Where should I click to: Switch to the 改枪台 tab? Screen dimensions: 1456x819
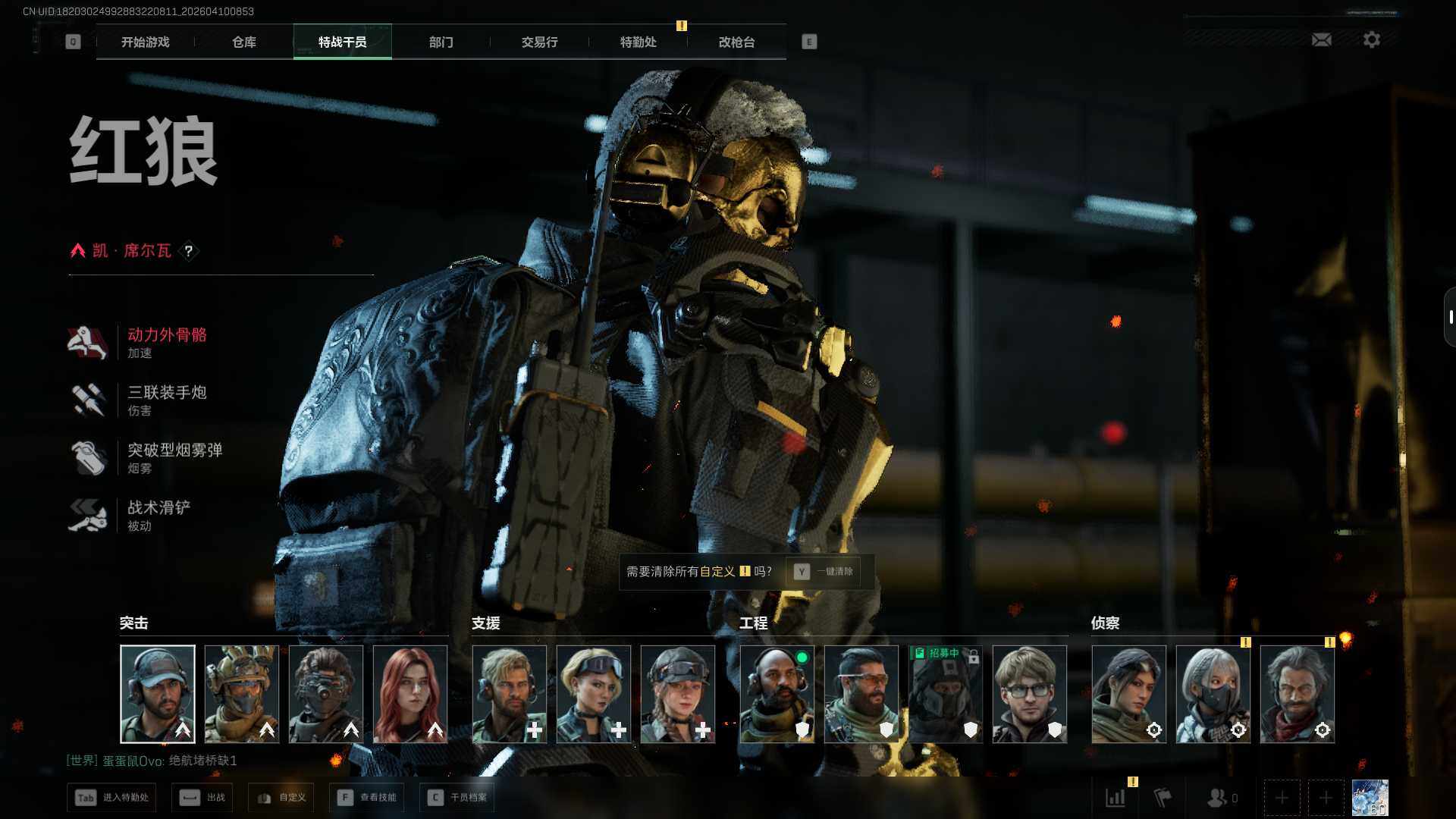tap(736, 42)
